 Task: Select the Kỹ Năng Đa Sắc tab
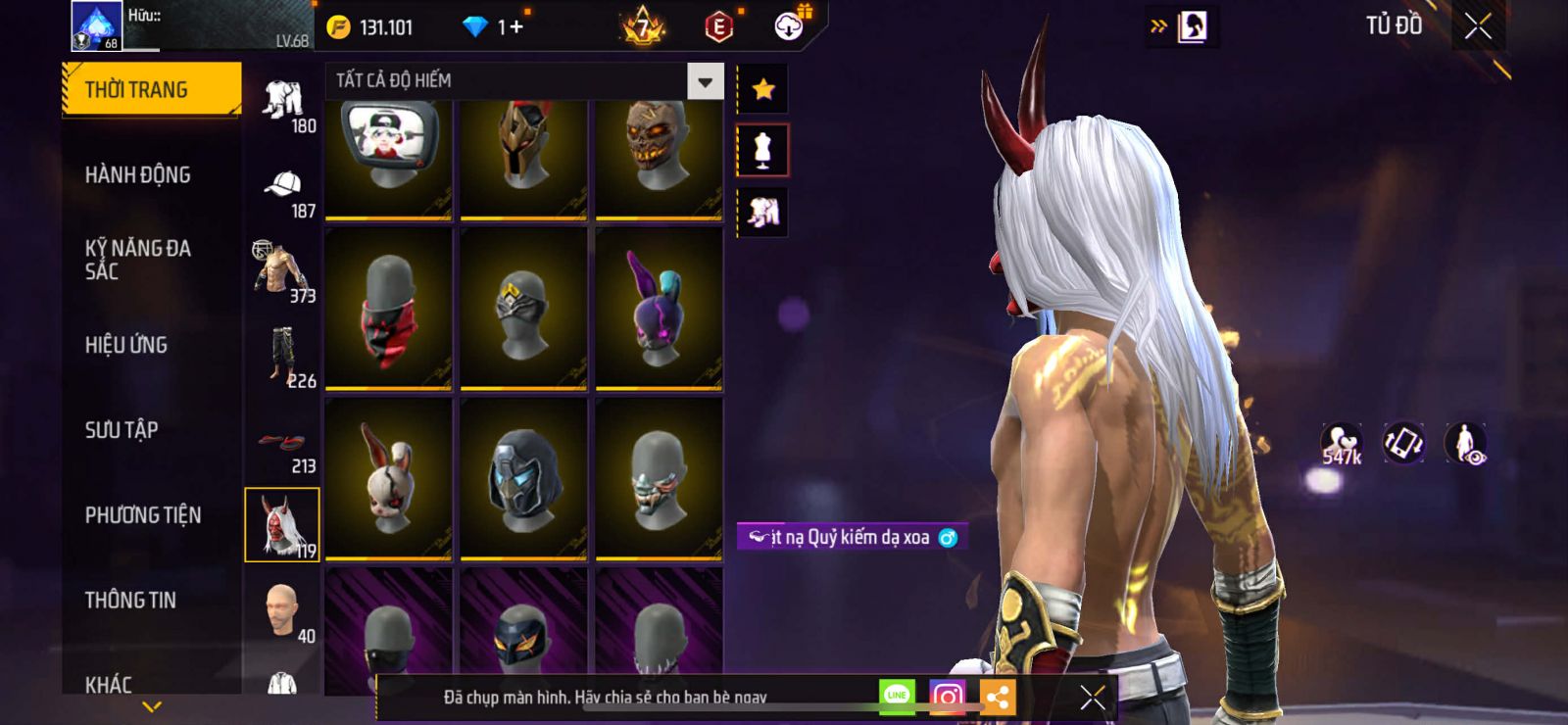pos(138,260)
